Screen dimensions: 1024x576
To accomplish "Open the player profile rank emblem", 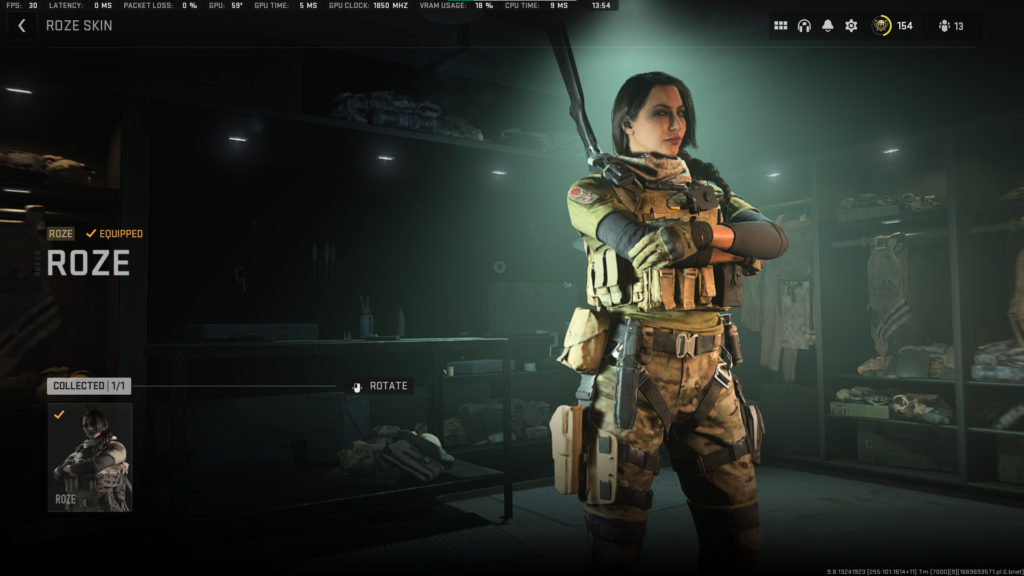I will (x=881, y=26).
